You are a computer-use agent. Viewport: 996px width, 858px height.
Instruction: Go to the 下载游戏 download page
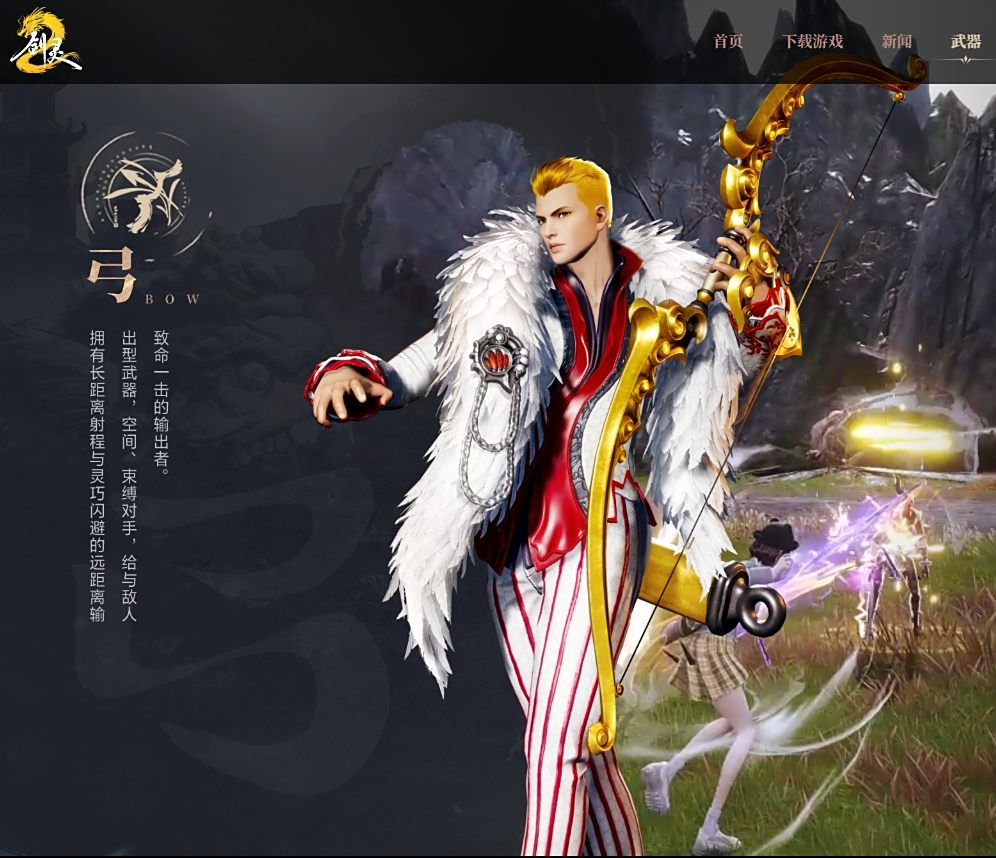812,42
